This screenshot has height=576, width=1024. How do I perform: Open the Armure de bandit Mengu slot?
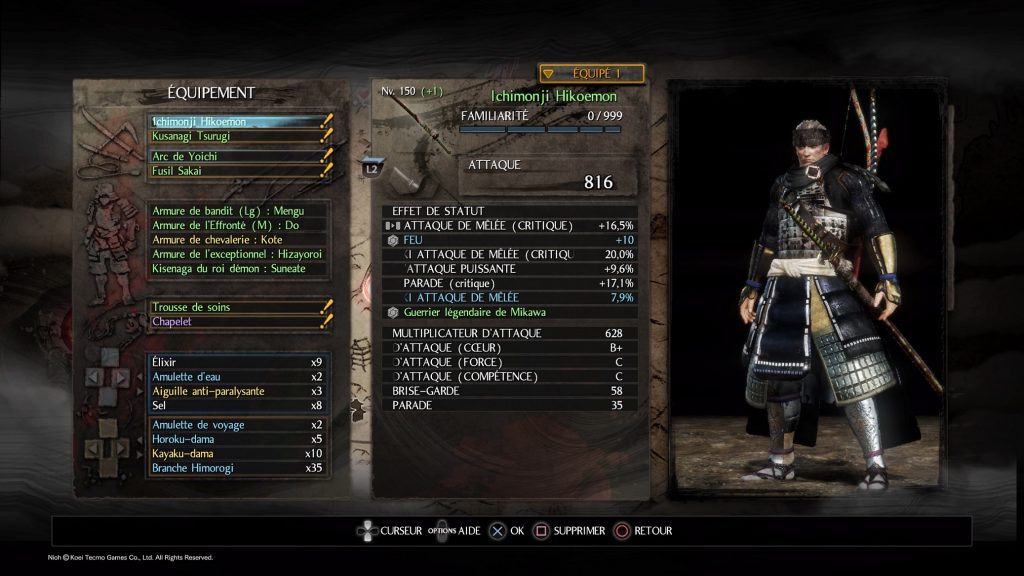click(236, 211)
